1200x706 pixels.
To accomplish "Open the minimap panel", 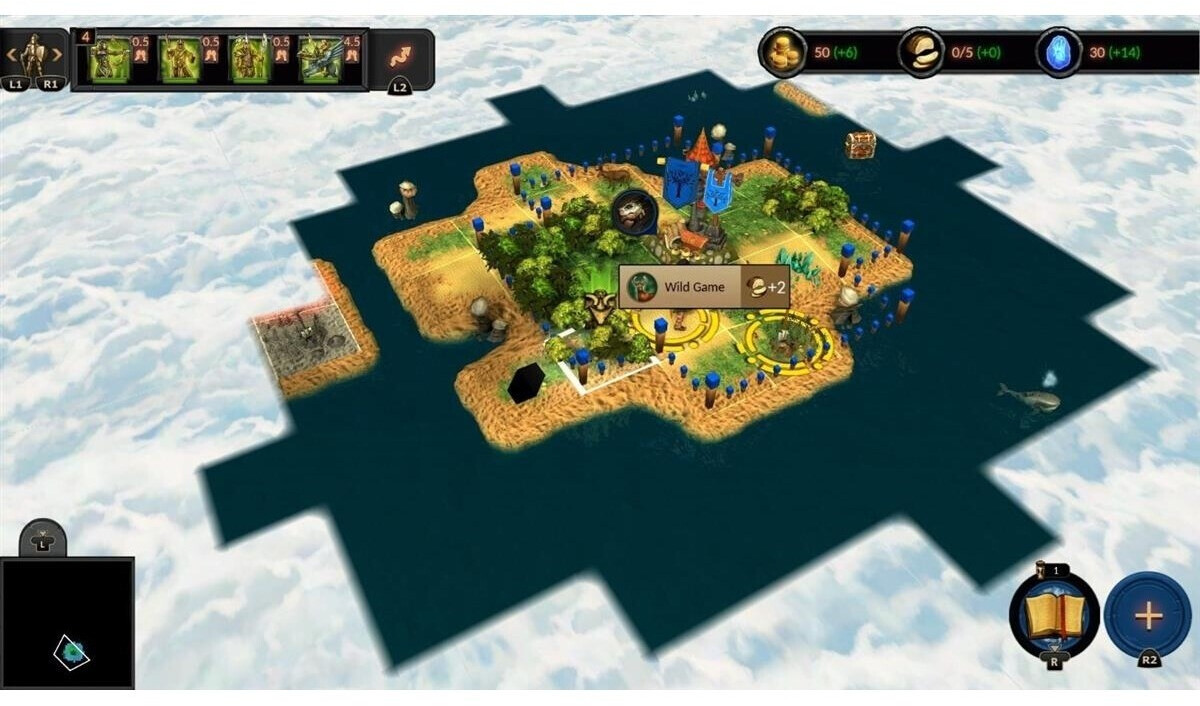I will click(67, 623).
